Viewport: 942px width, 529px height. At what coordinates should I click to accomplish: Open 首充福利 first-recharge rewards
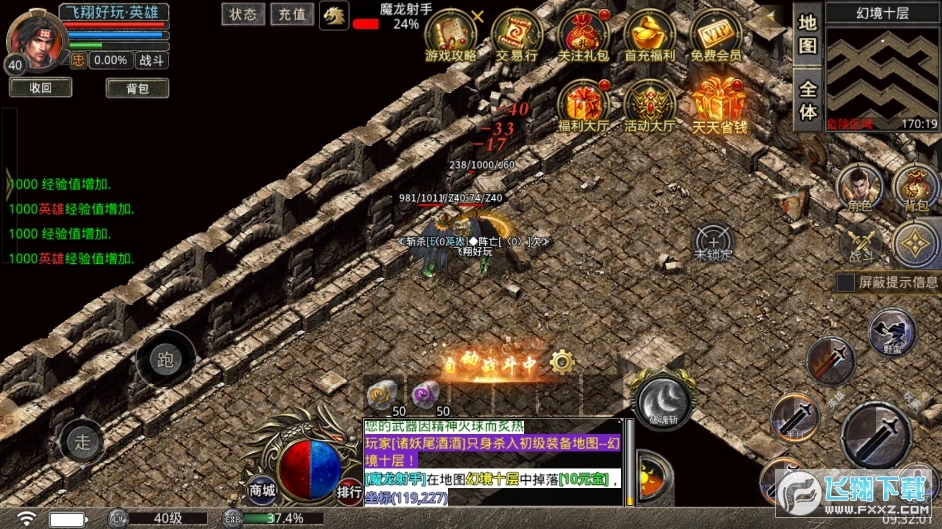(x=649, y=36)
